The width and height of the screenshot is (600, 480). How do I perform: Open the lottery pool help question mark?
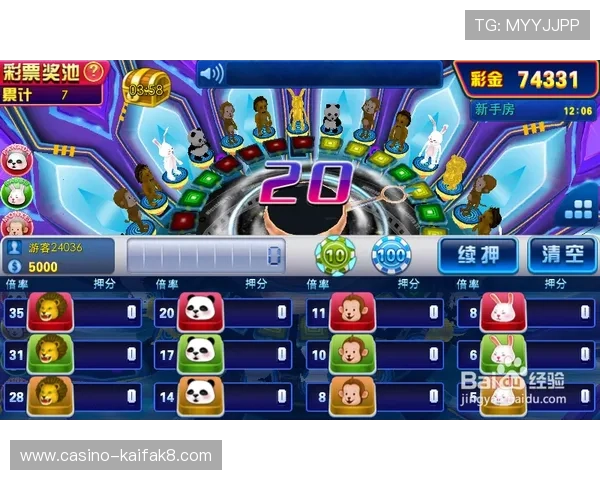point(95,72)
